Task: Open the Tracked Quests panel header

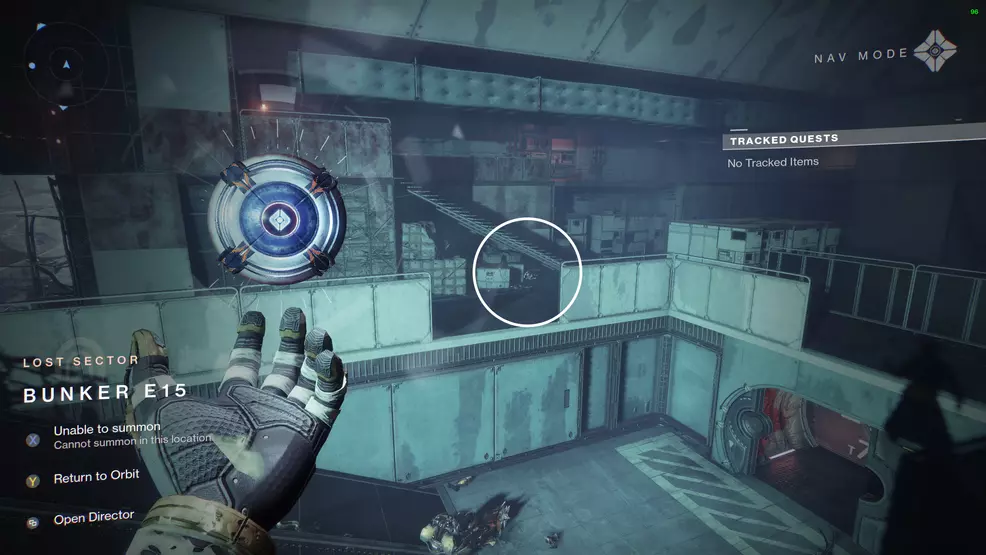Action: (x=784, y=140)
